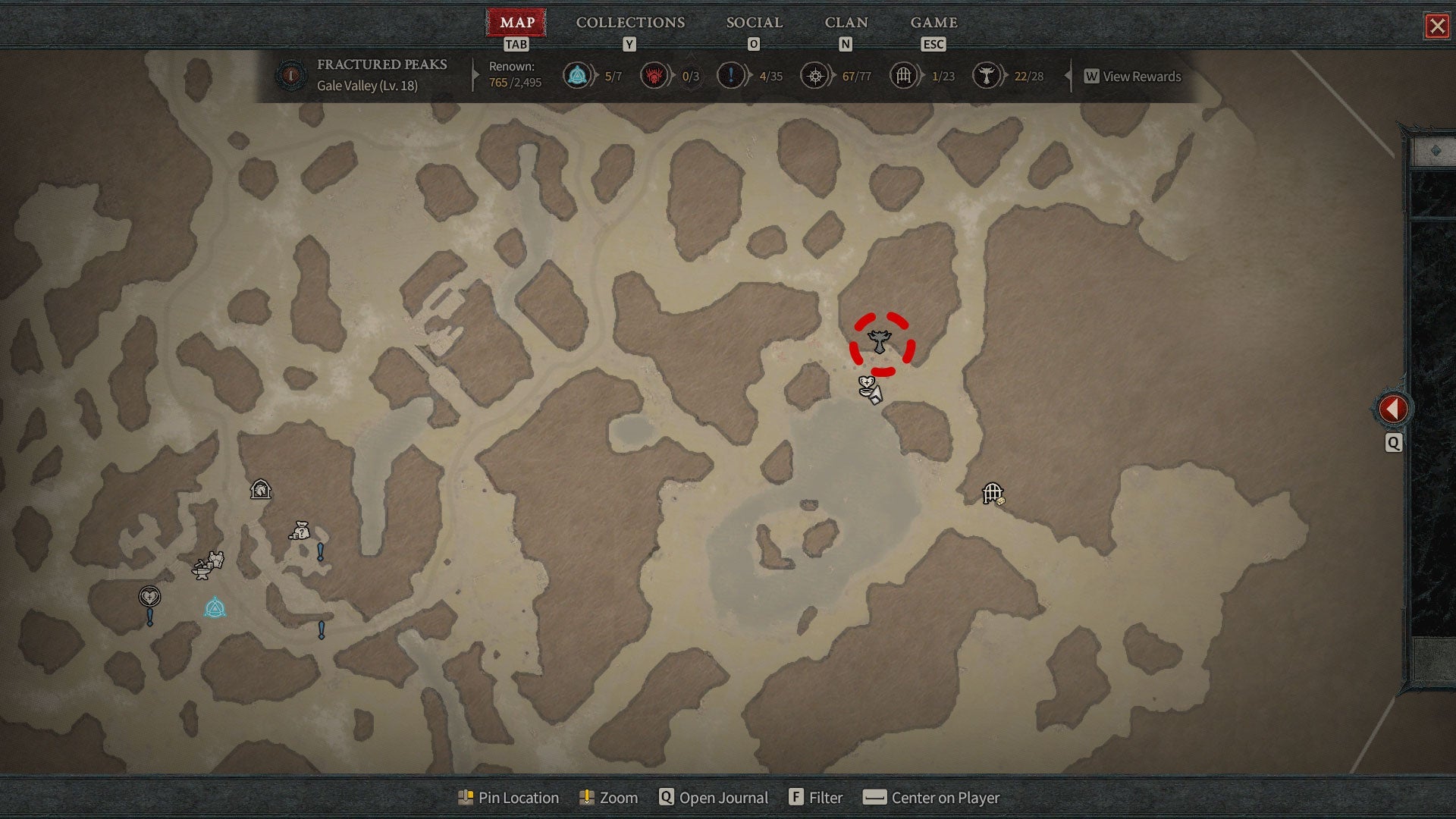Click the cellar doorway marker on the map
The width and height of the screenshot is (1456, 819).
(261, 489)
